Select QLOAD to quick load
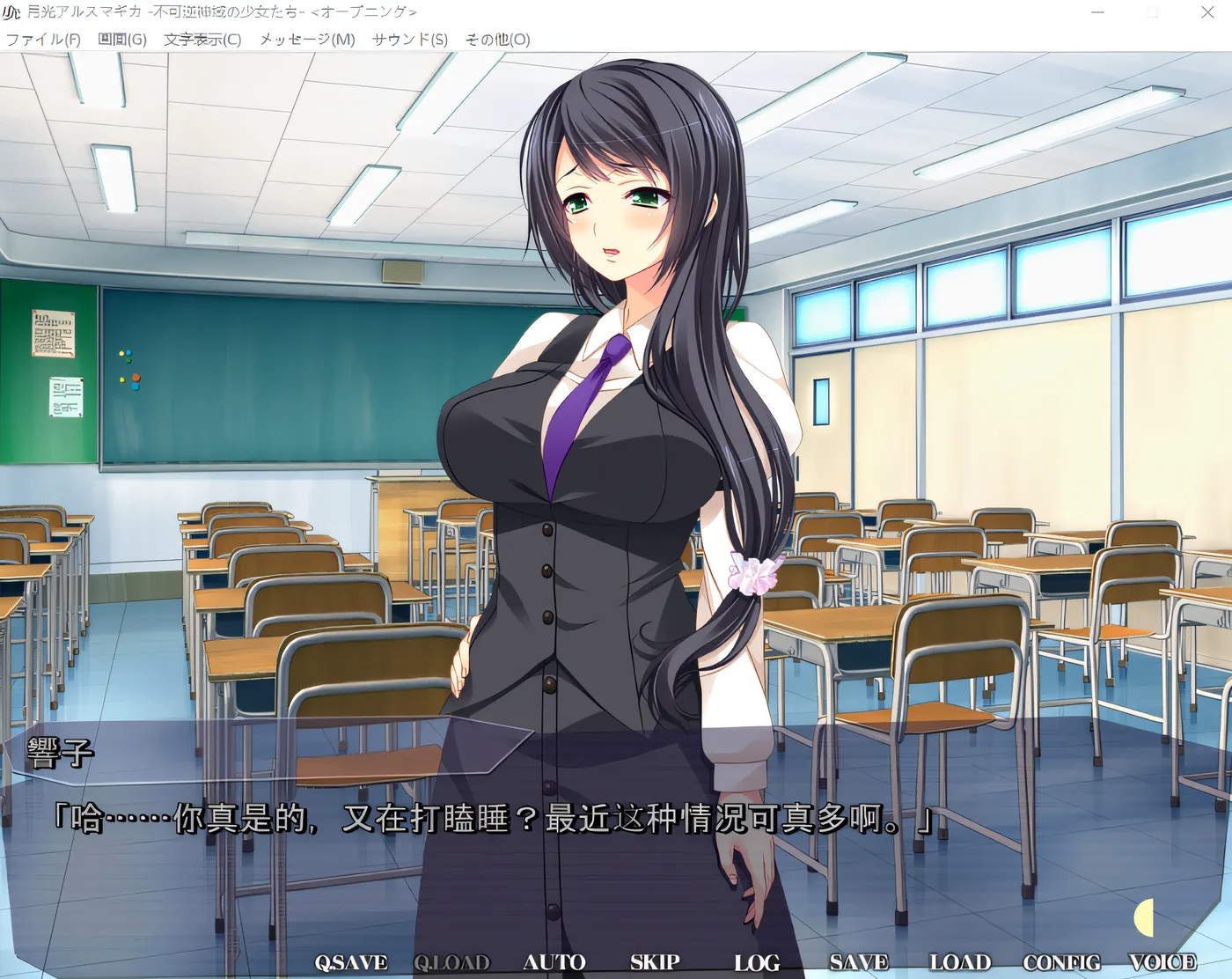The width and height of the screenshot is (1232, 979). pos(452,962)
